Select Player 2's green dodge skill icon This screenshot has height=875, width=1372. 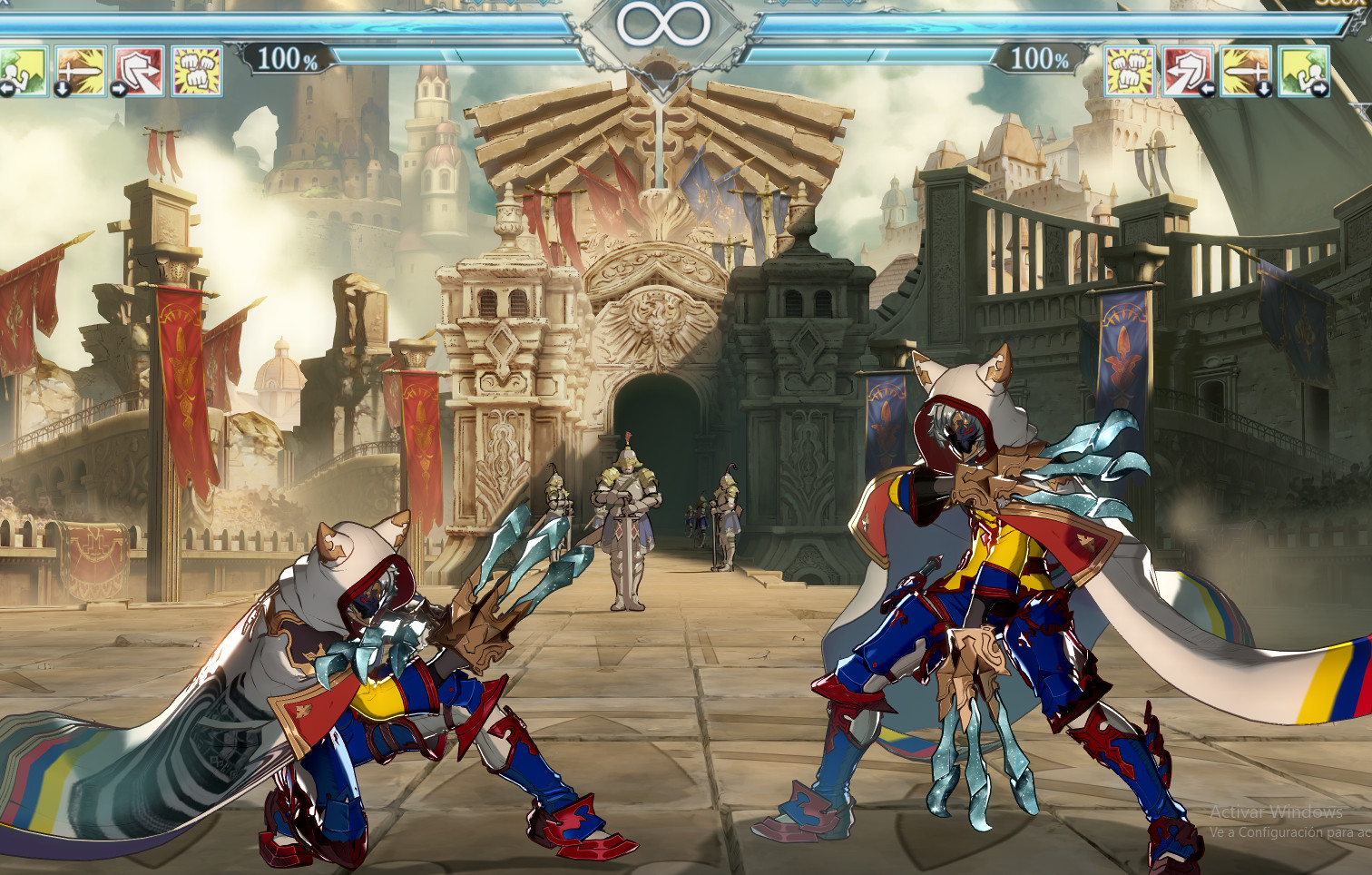tap(1302, 71)
